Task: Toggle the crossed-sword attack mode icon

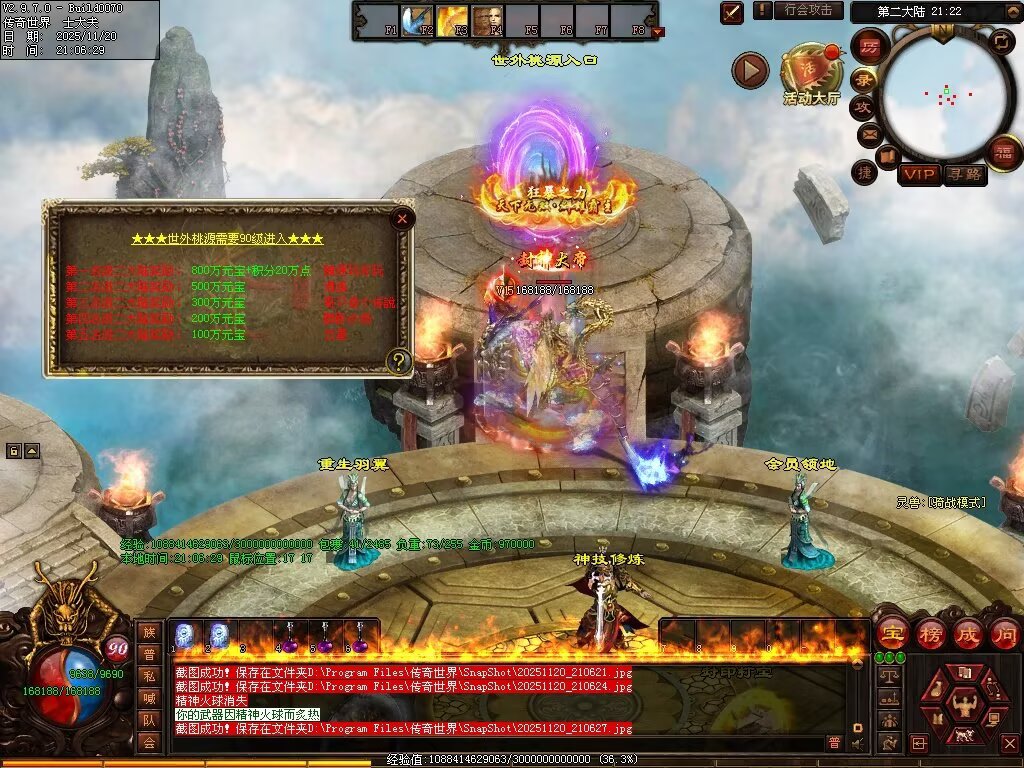Action: 732,12
